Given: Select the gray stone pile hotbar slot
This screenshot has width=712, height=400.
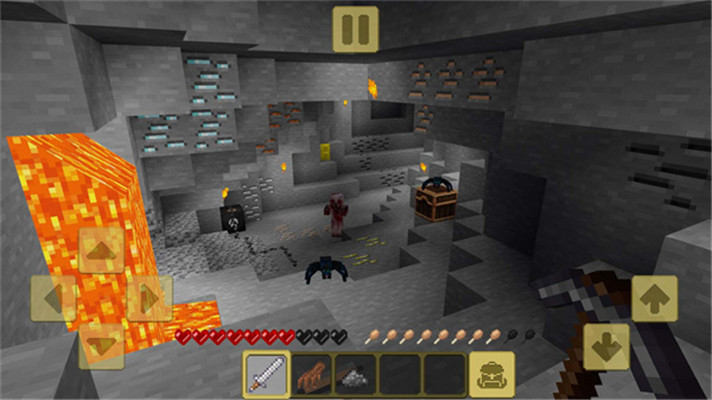Looking at the screenshot, I should pos(355,373).
